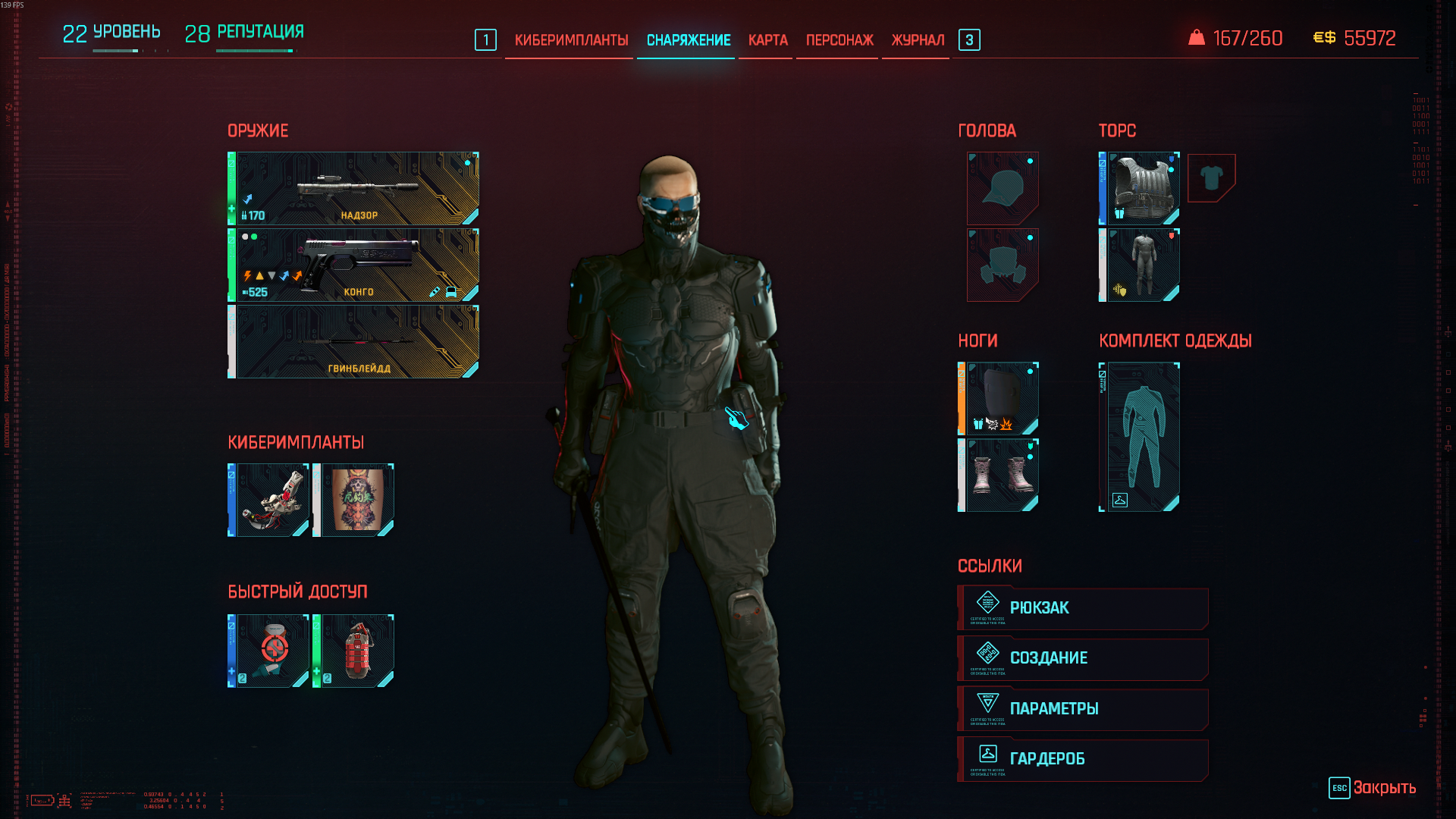
Task: Go to the Персонаж tab
Action: pos(839,40)
